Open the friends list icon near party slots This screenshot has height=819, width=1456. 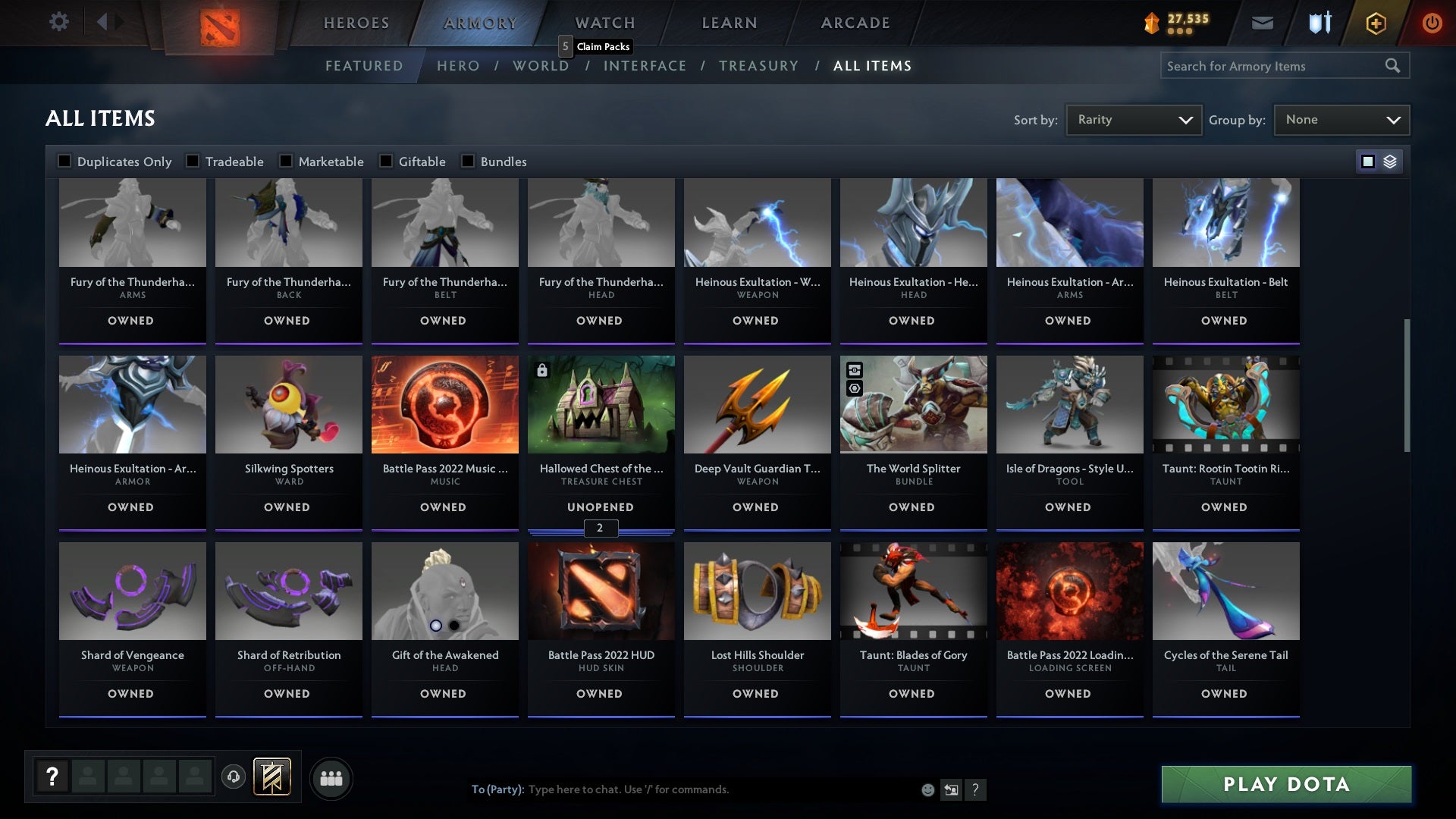(x=331, y=777)
